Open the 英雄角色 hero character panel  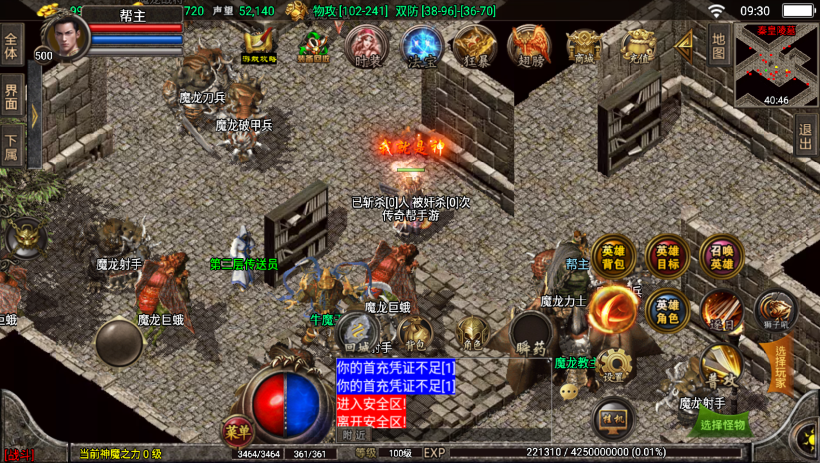point(666,310)
